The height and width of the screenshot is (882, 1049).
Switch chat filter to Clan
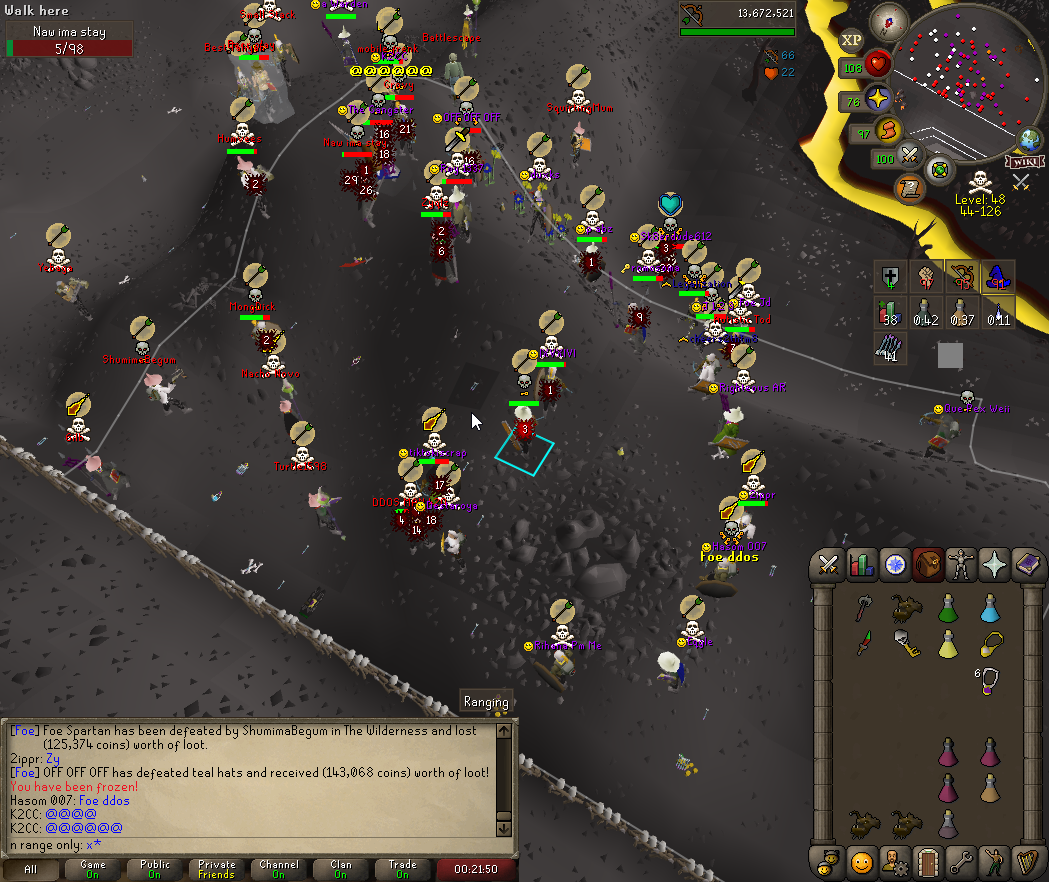coord(340,869)
